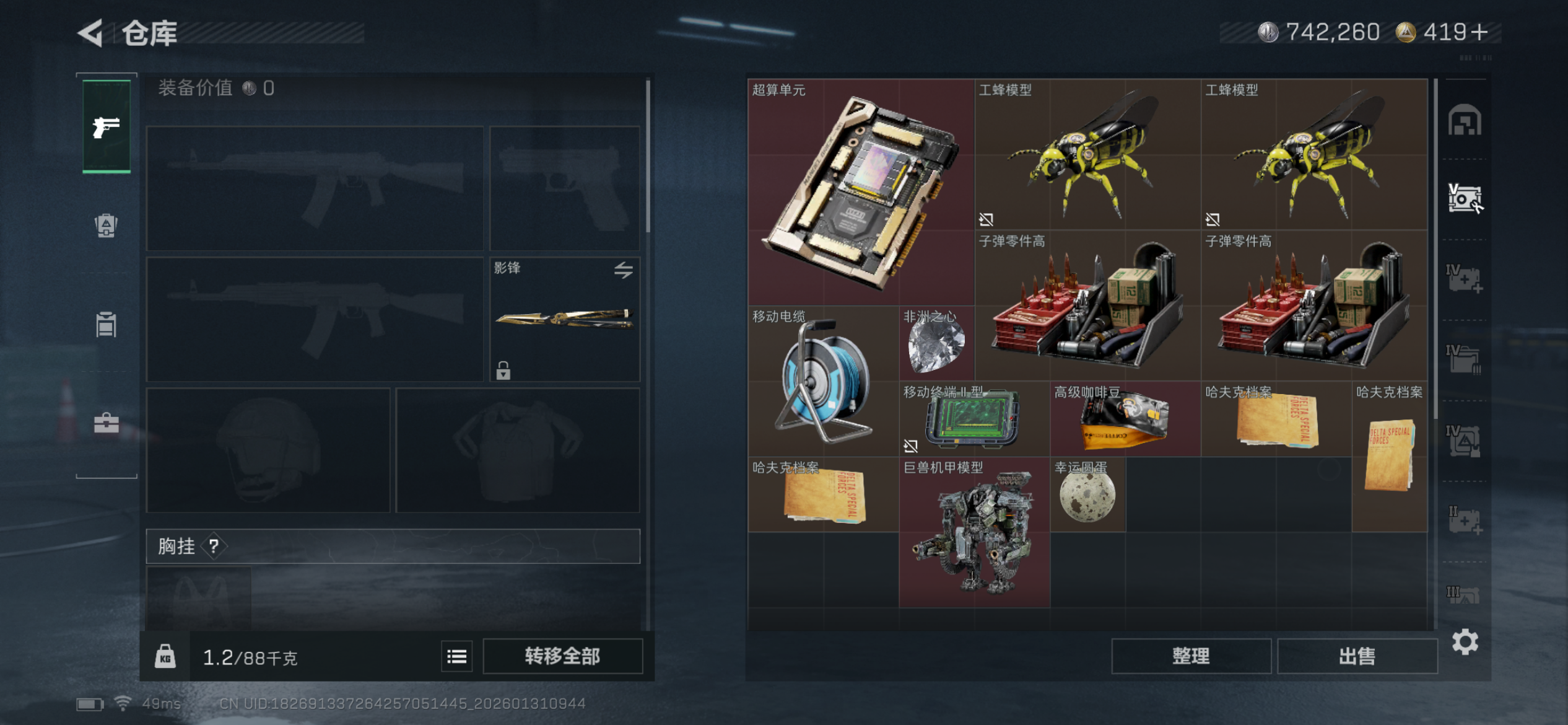
Task: Pick the 移动电缆 cable reel item
Action: tap(823, 381)
